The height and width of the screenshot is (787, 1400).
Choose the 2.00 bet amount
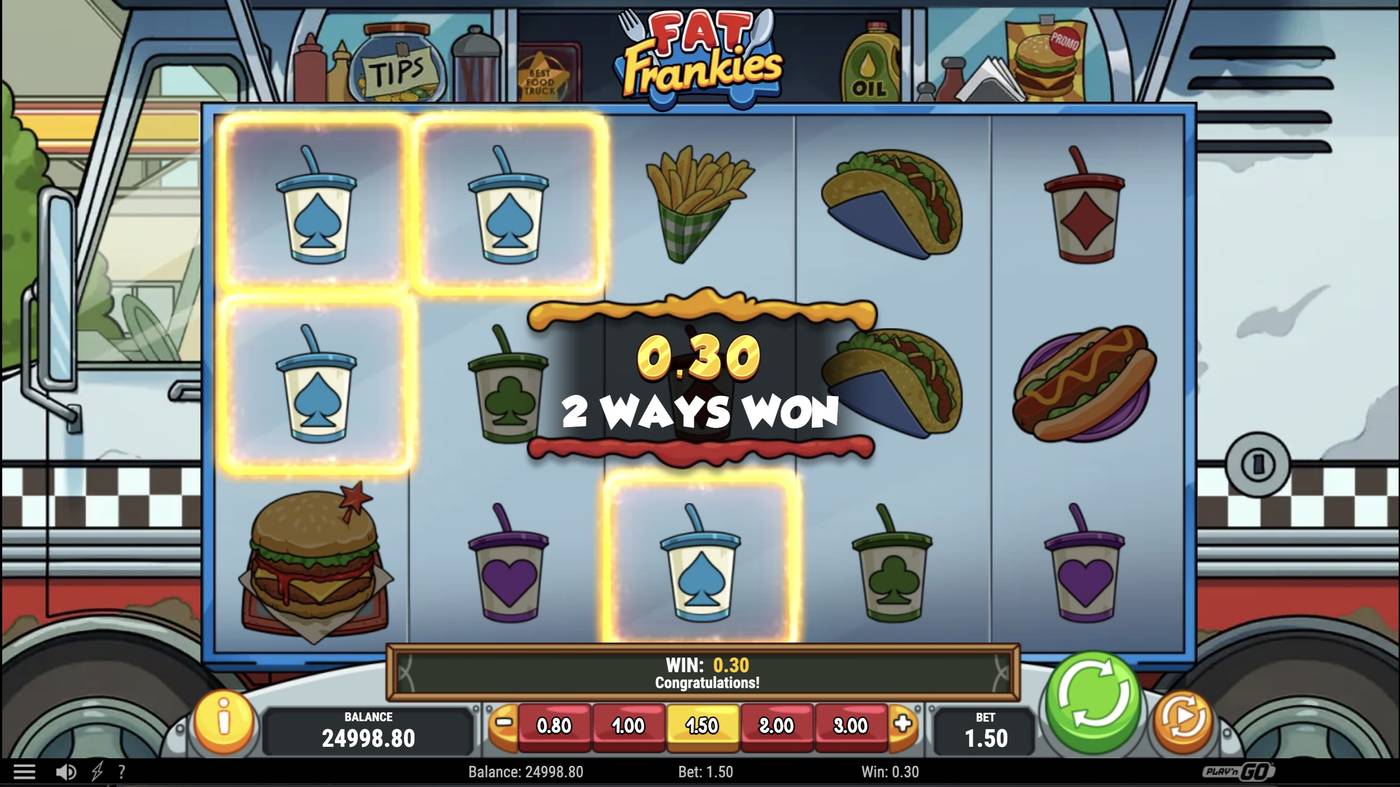pos(778,726)
